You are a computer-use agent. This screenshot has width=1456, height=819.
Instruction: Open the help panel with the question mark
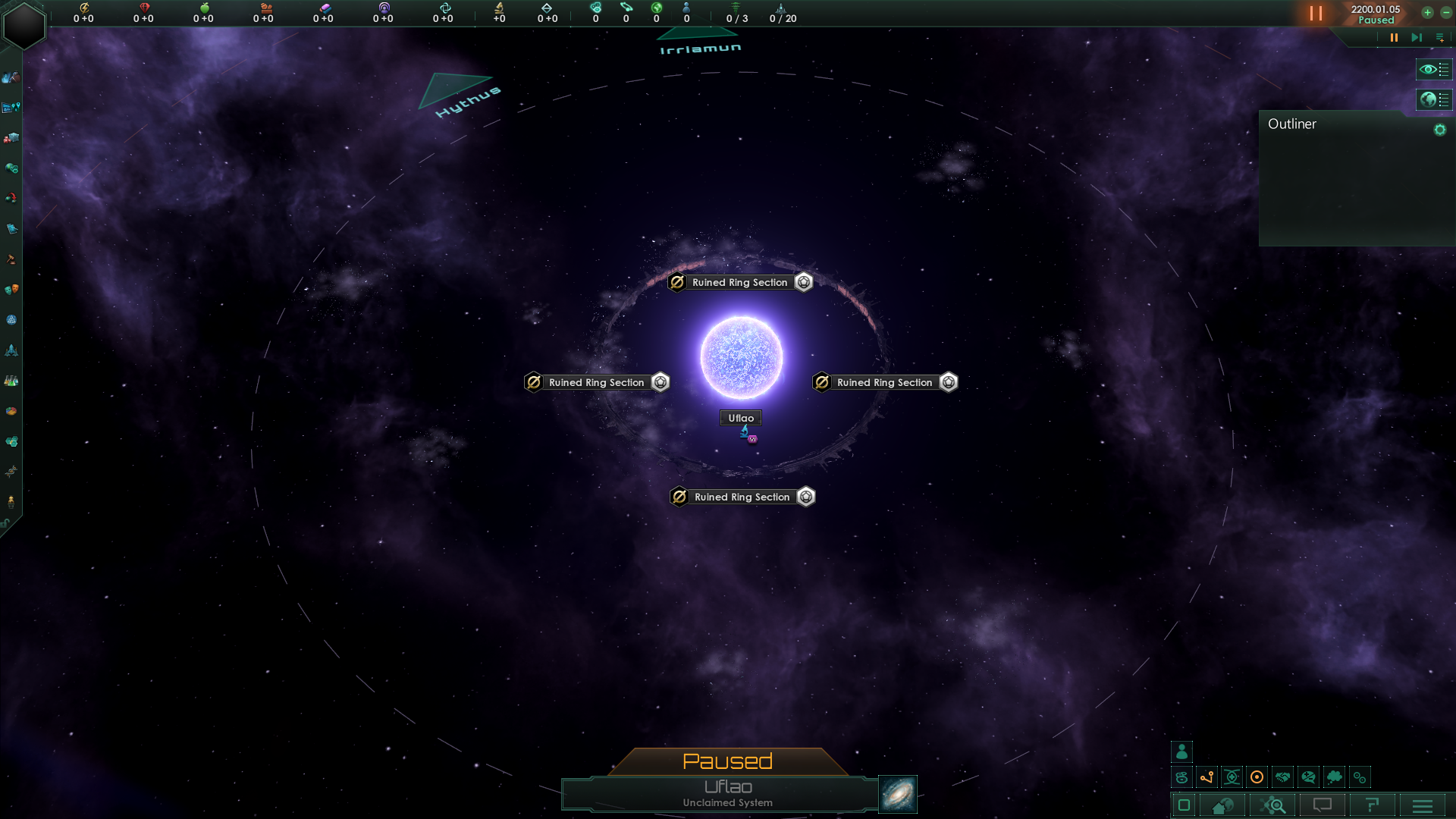coord(1374,805)
